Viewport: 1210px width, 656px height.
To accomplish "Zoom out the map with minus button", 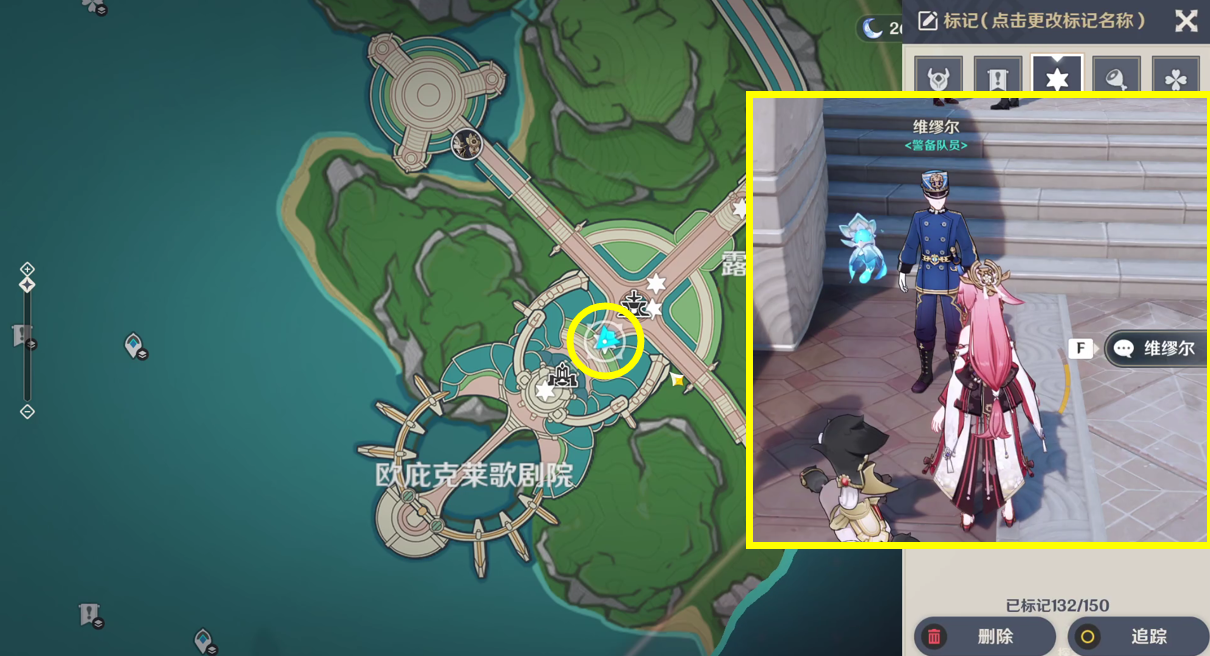I will (27, 411).
